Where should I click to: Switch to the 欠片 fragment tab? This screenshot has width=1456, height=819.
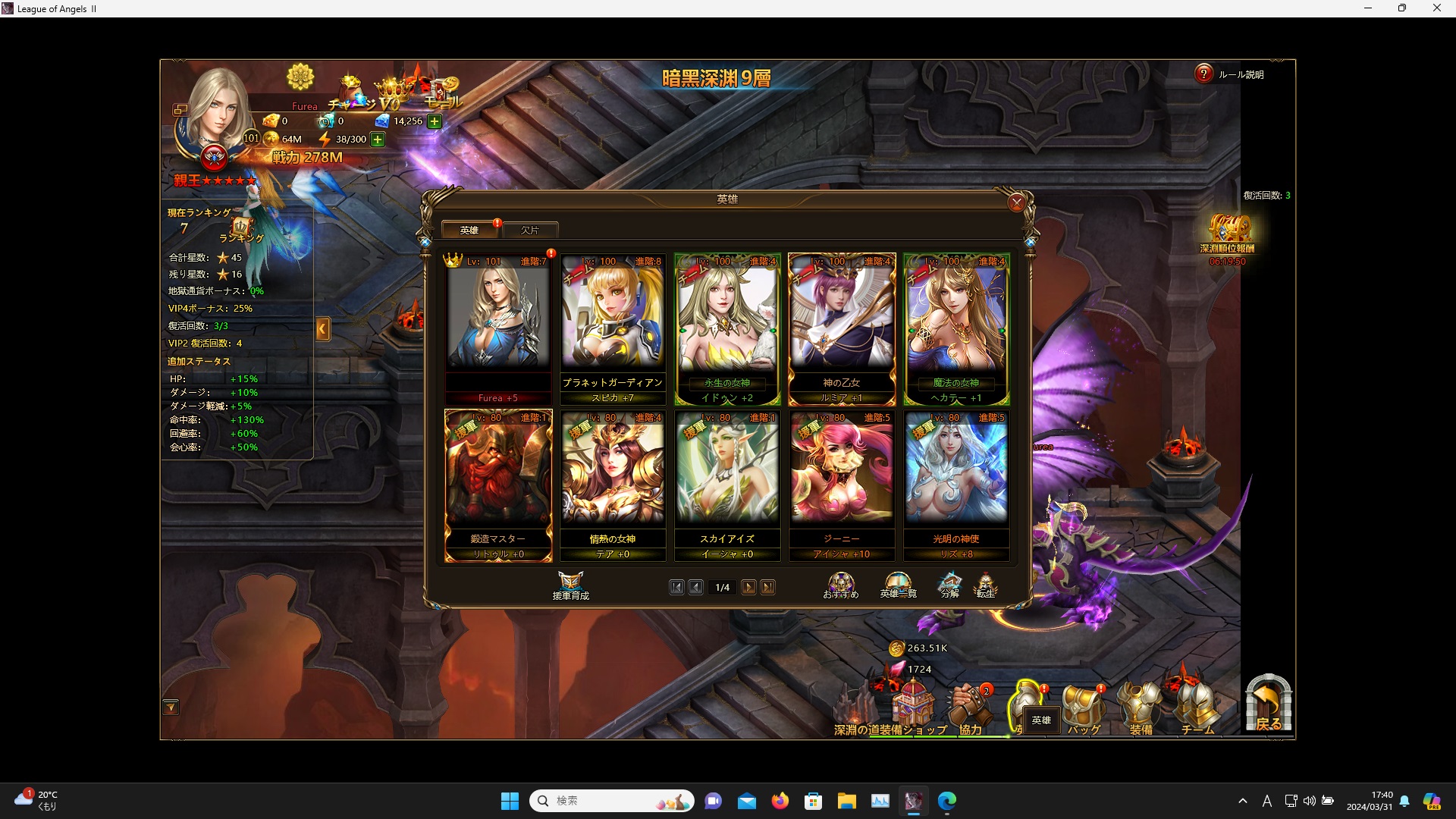[529, 229]
